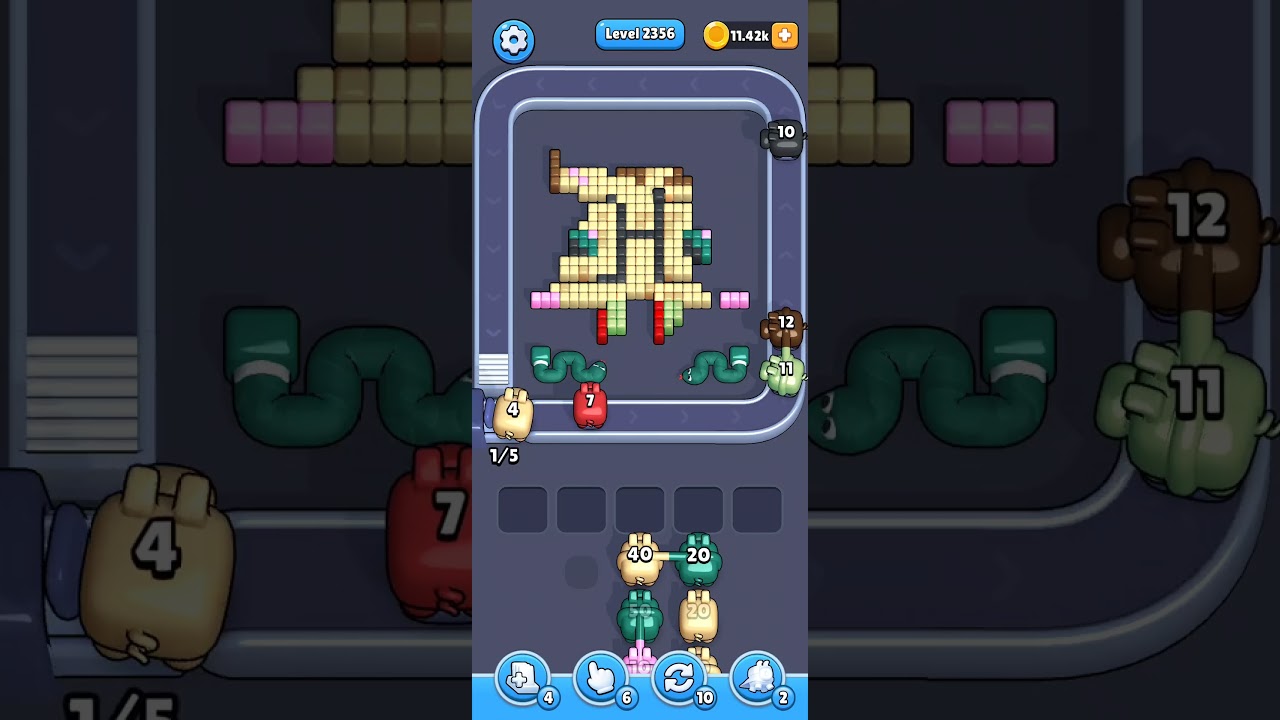This screenshot has height=720, width=1280.
Task: Click the gold coin icon
Action: (x=717, y=33)
